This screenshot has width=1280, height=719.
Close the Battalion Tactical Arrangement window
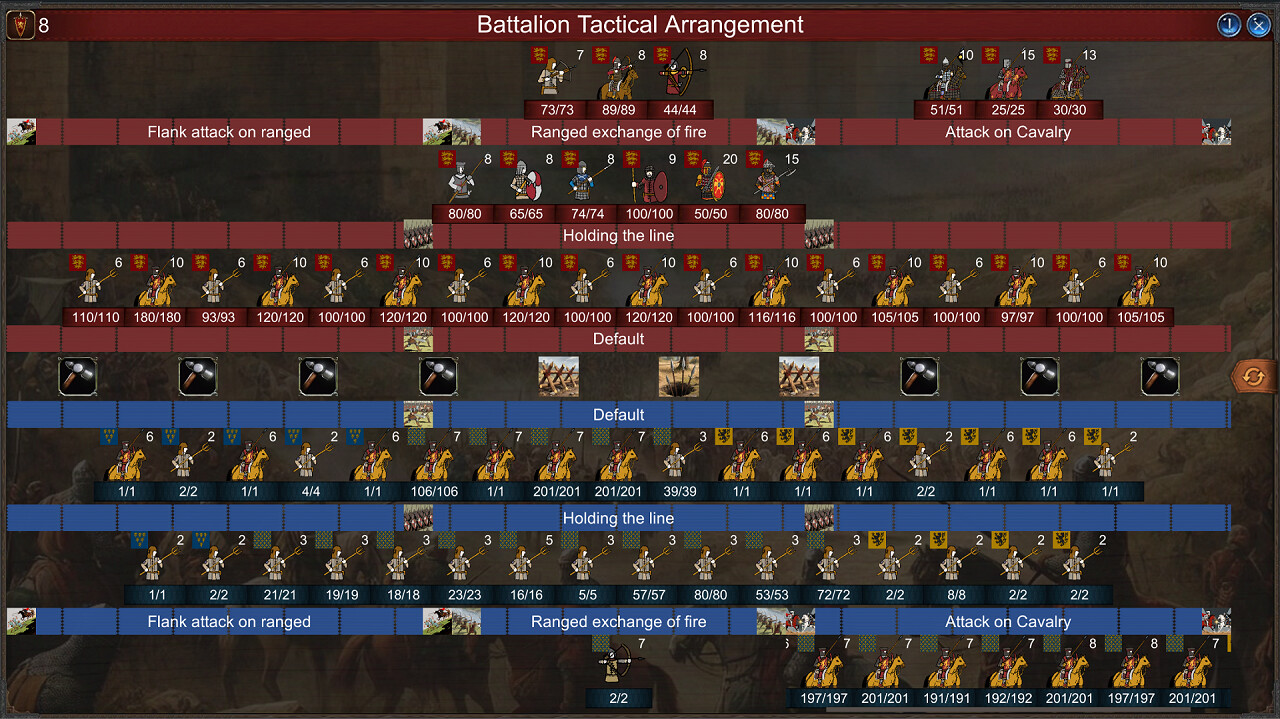coord(1258,25)
